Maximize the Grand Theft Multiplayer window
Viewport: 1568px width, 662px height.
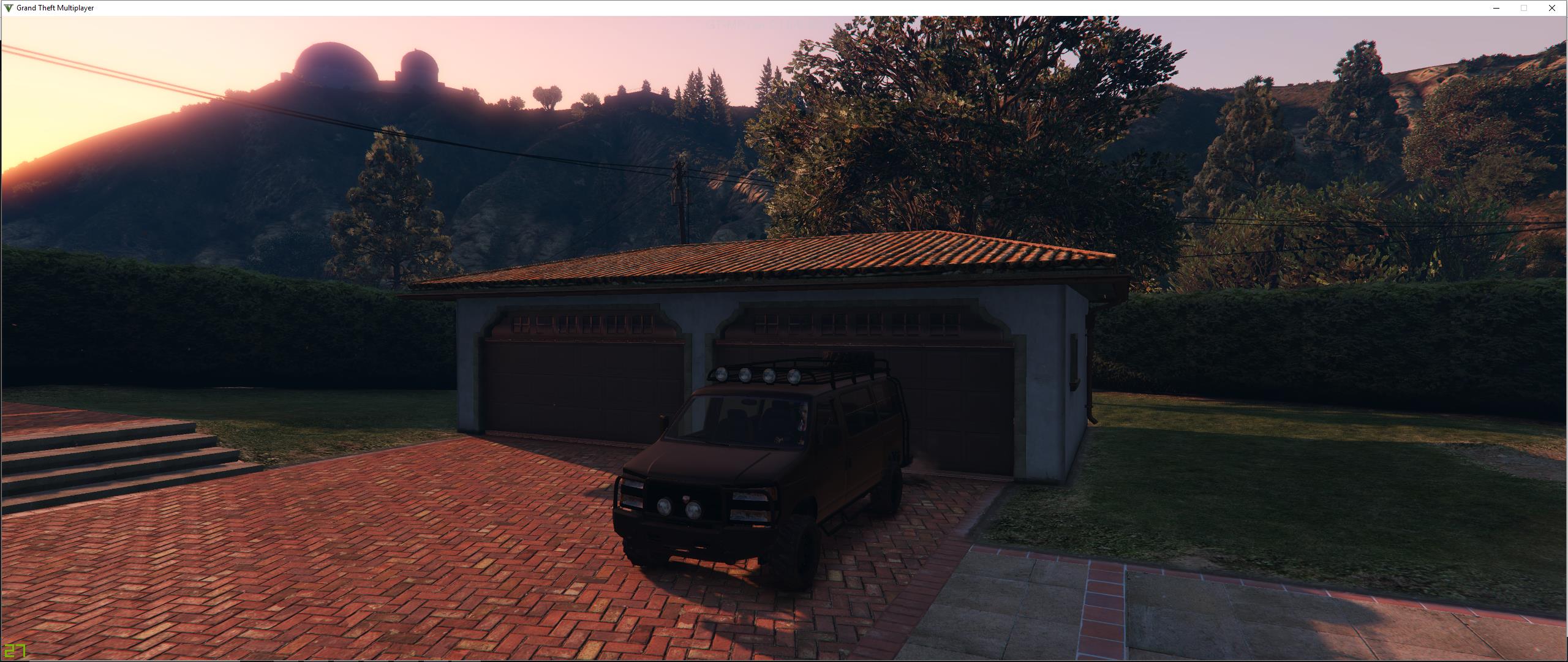click(1523, 7)
